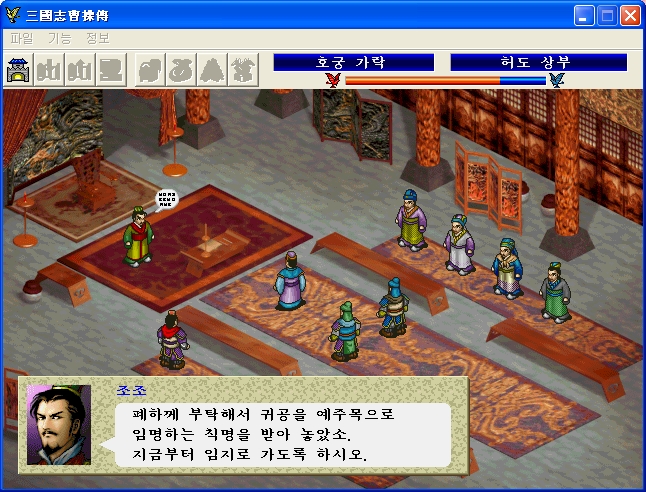Viewport: 646px width, 492px height.
Task: Open the 정보 menu
Action: click(97, 38)
